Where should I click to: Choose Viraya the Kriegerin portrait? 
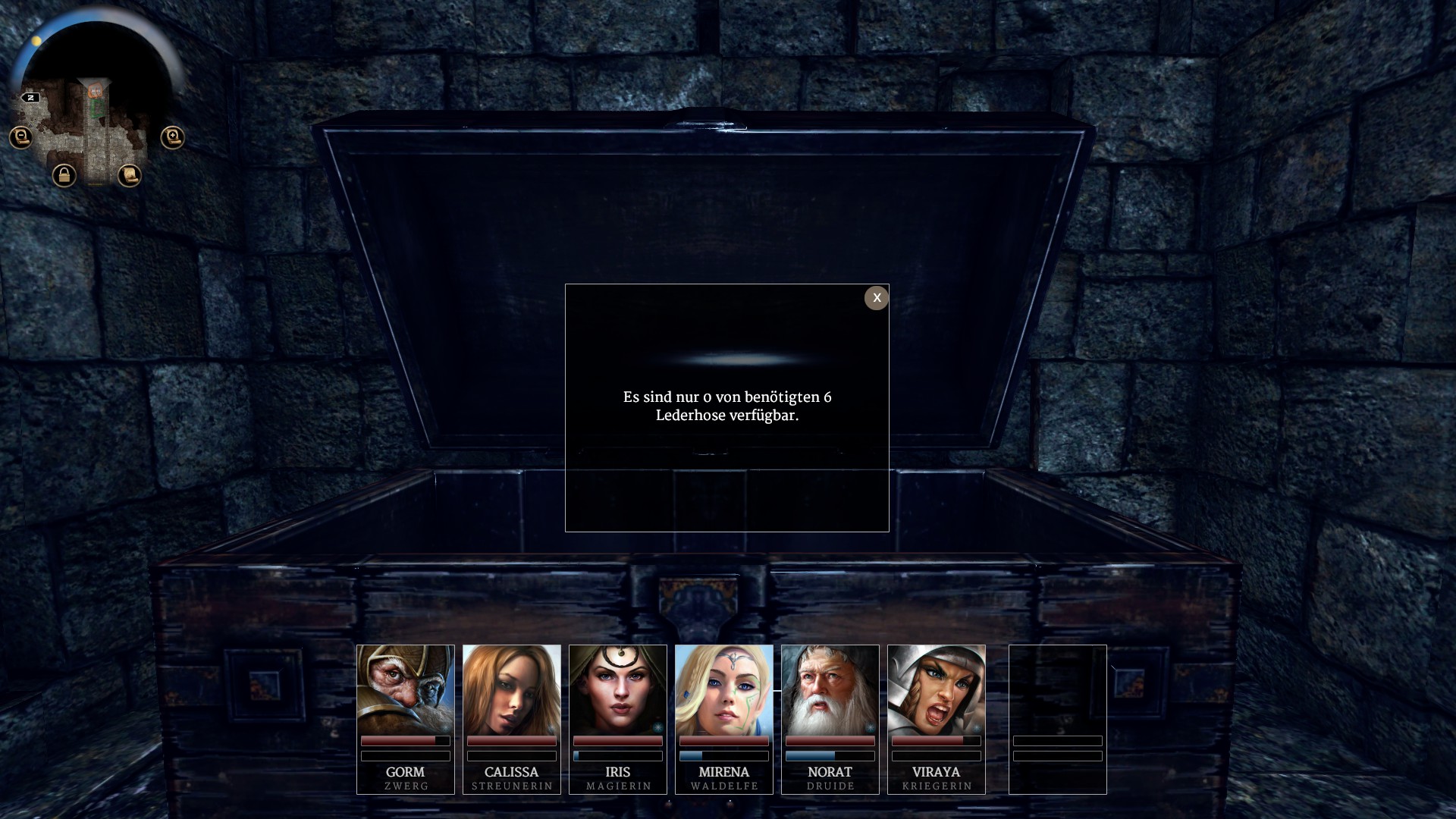(937, 689)
